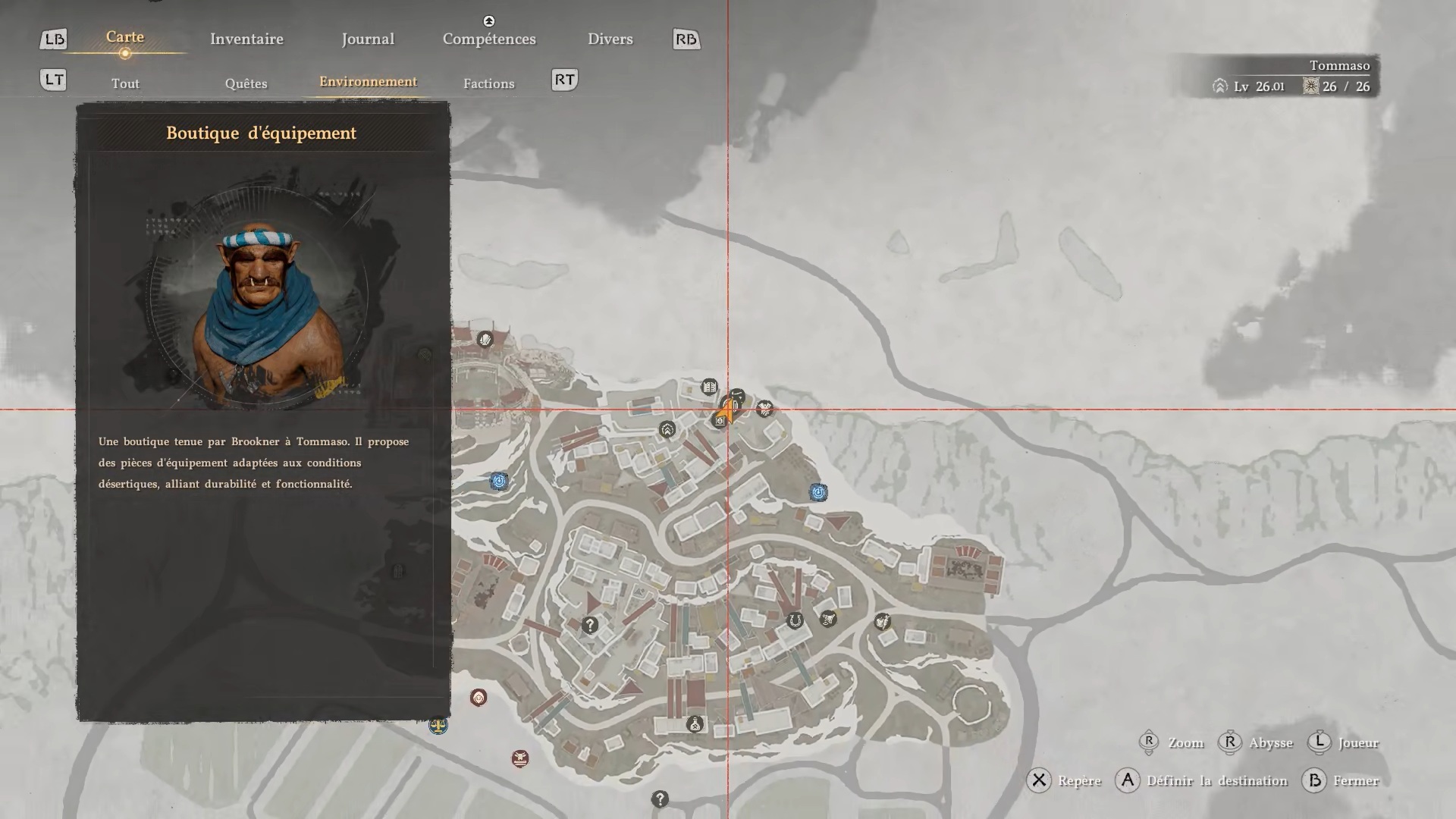
Task: Select the bull head map marker
Action: click(519, 758)
